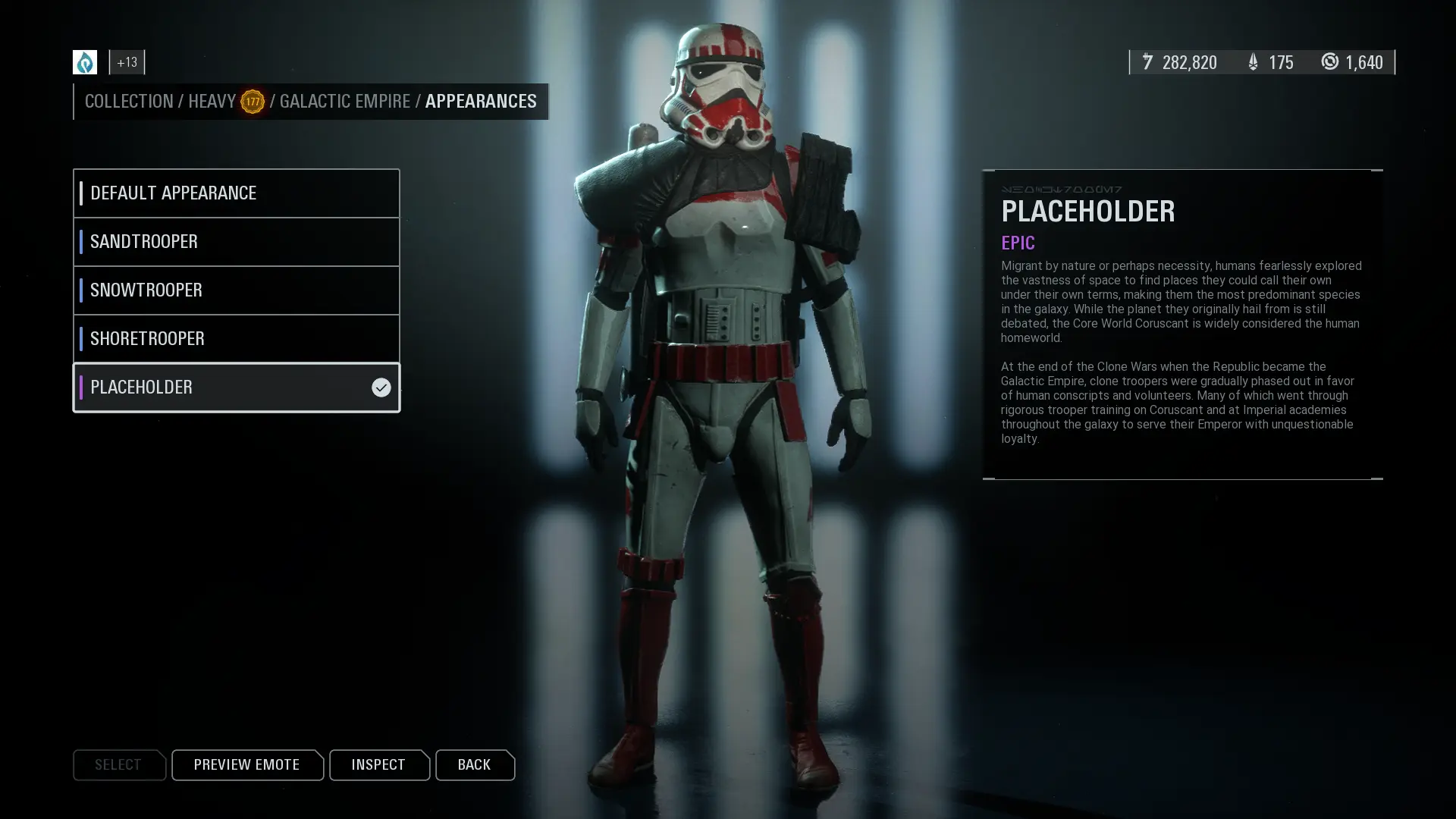Viewport: 1456px width, 819px height.
Task: Click the Preview Emote button
Action: [x=246, y=764]
